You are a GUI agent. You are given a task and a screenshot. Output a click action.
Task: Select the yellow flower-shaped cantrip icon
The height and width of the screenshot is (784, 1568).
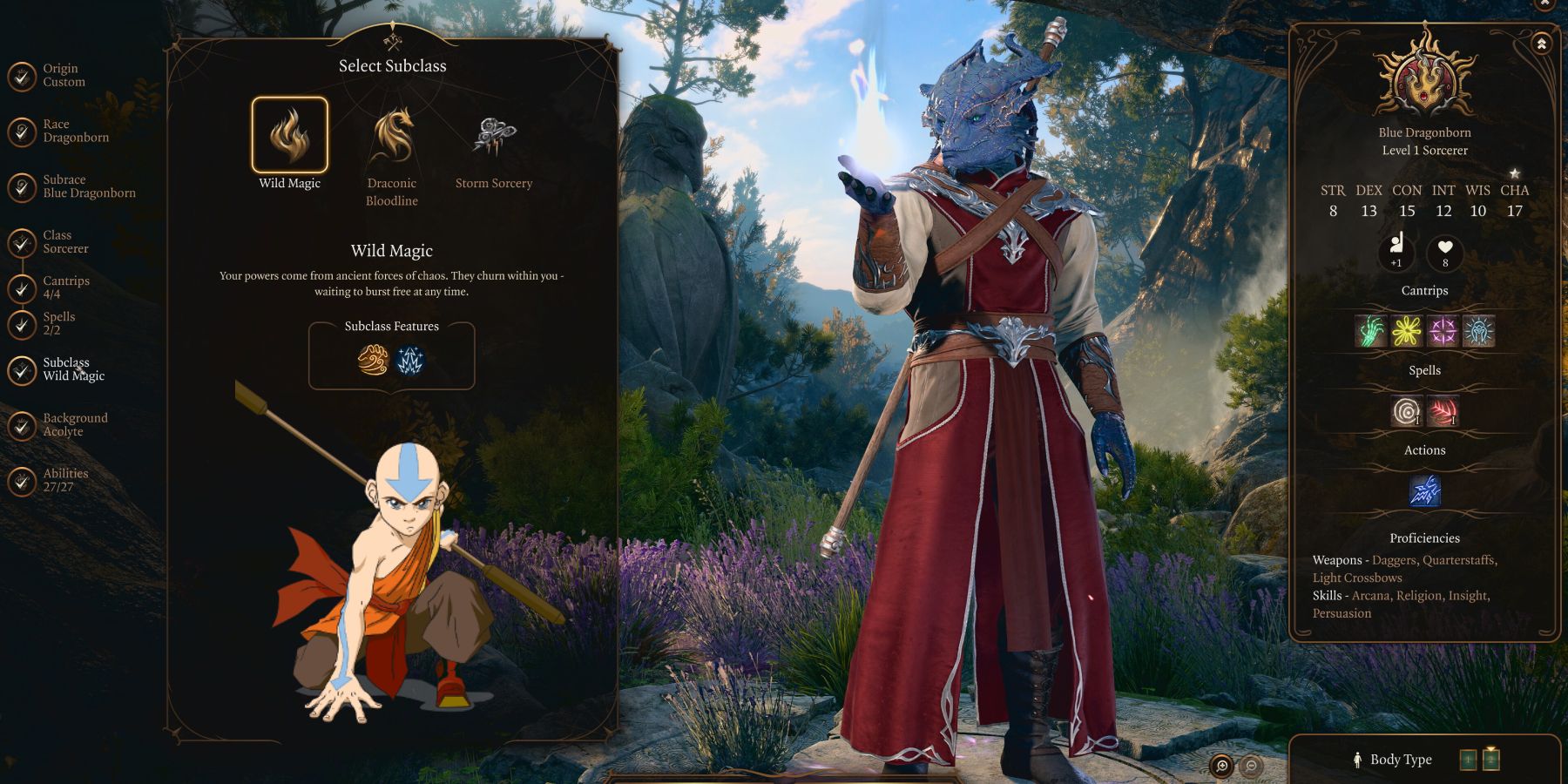pyautogui.click(x=1407, y=331)
